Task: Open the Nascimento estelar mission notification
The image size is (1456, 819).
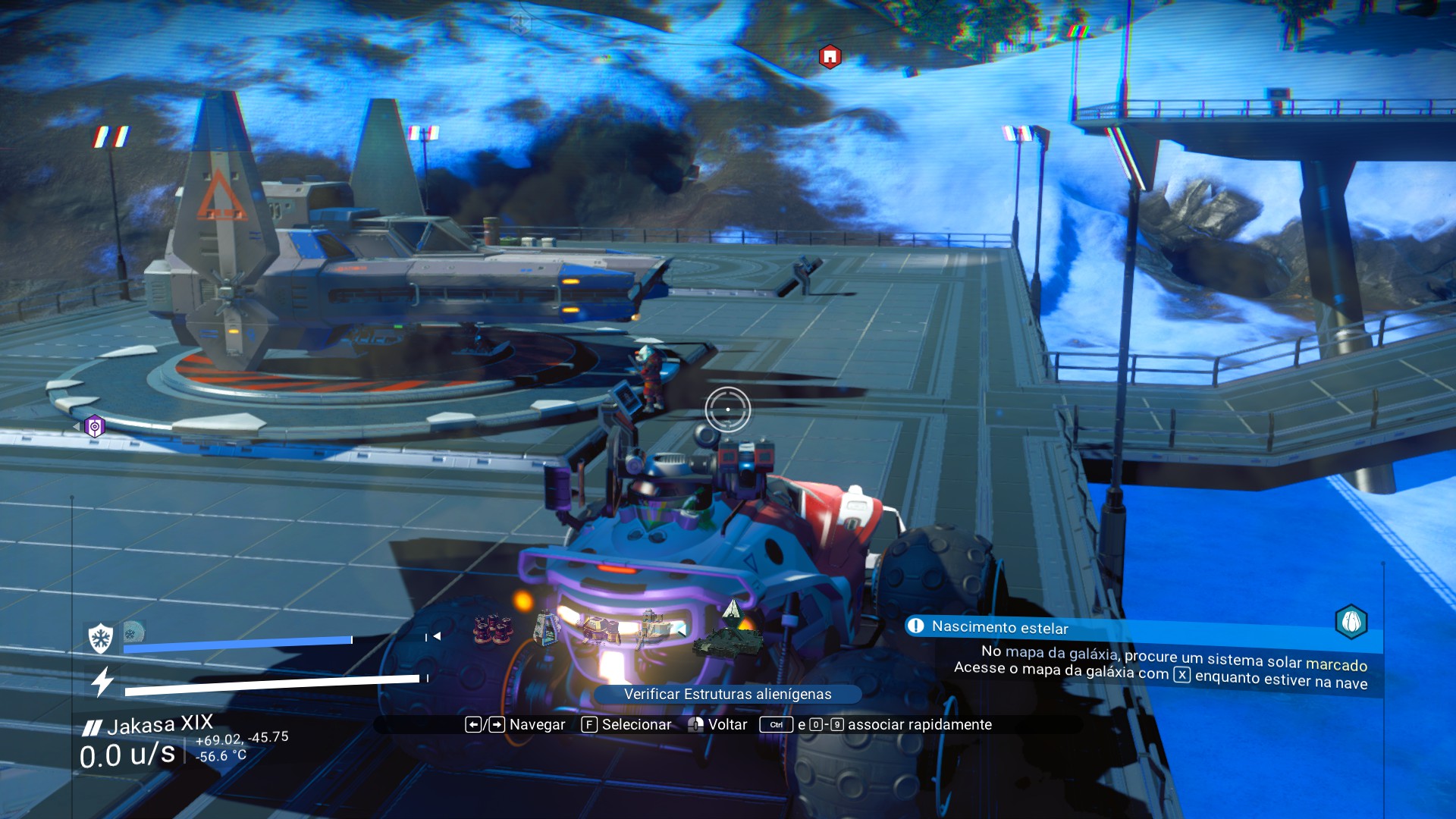Action: (x=999, y=627)
